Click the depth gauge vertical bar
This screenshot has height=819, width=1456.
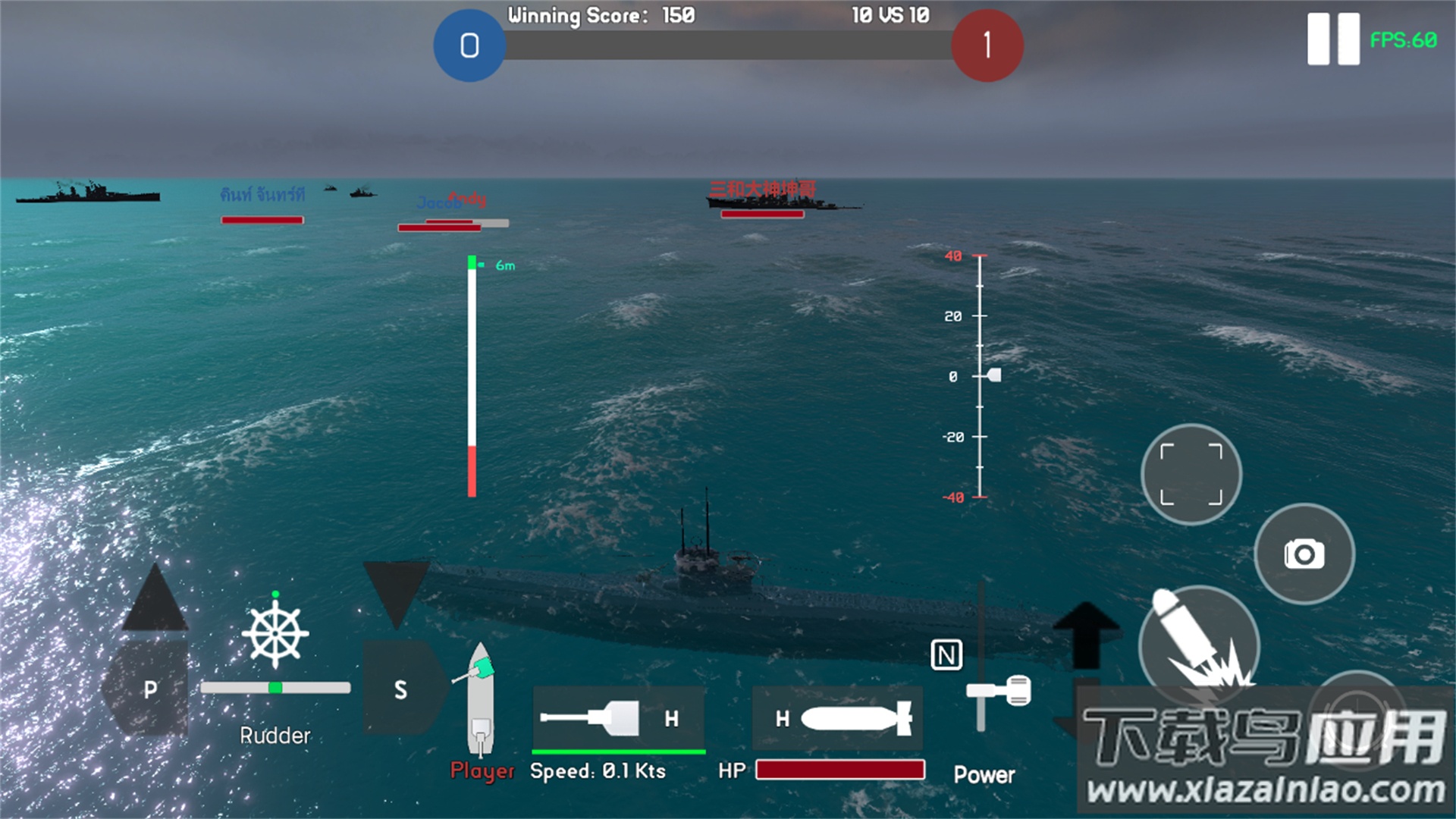472,377
